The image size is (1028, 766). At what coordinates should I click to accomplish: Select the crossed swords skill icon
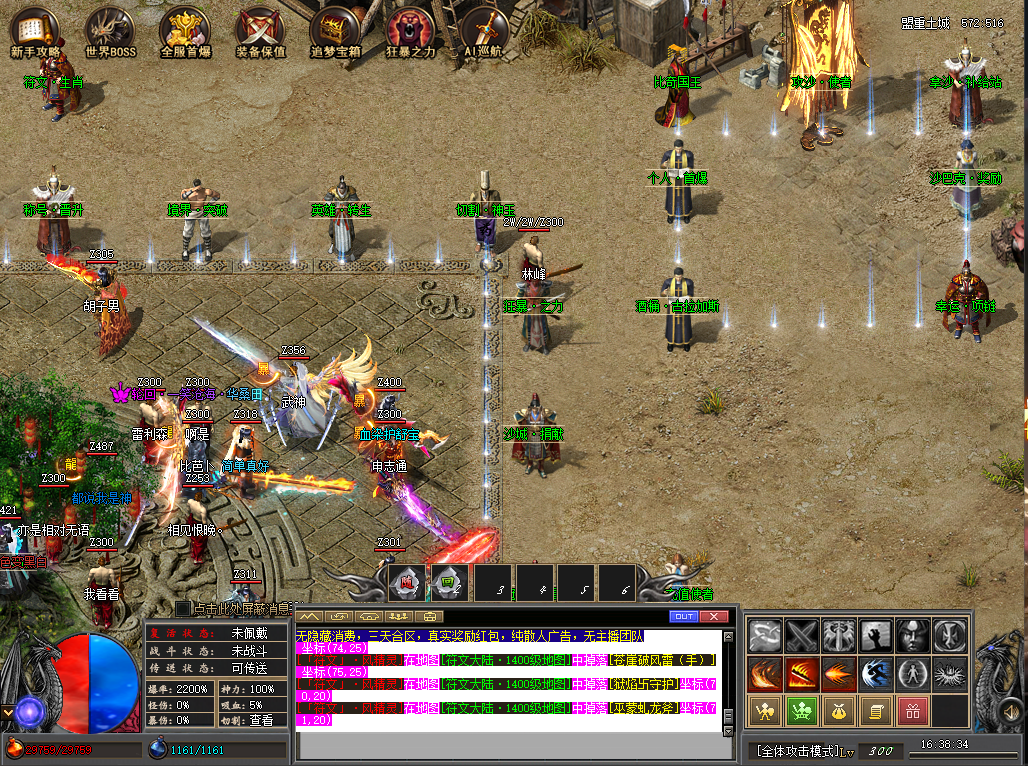802,635
